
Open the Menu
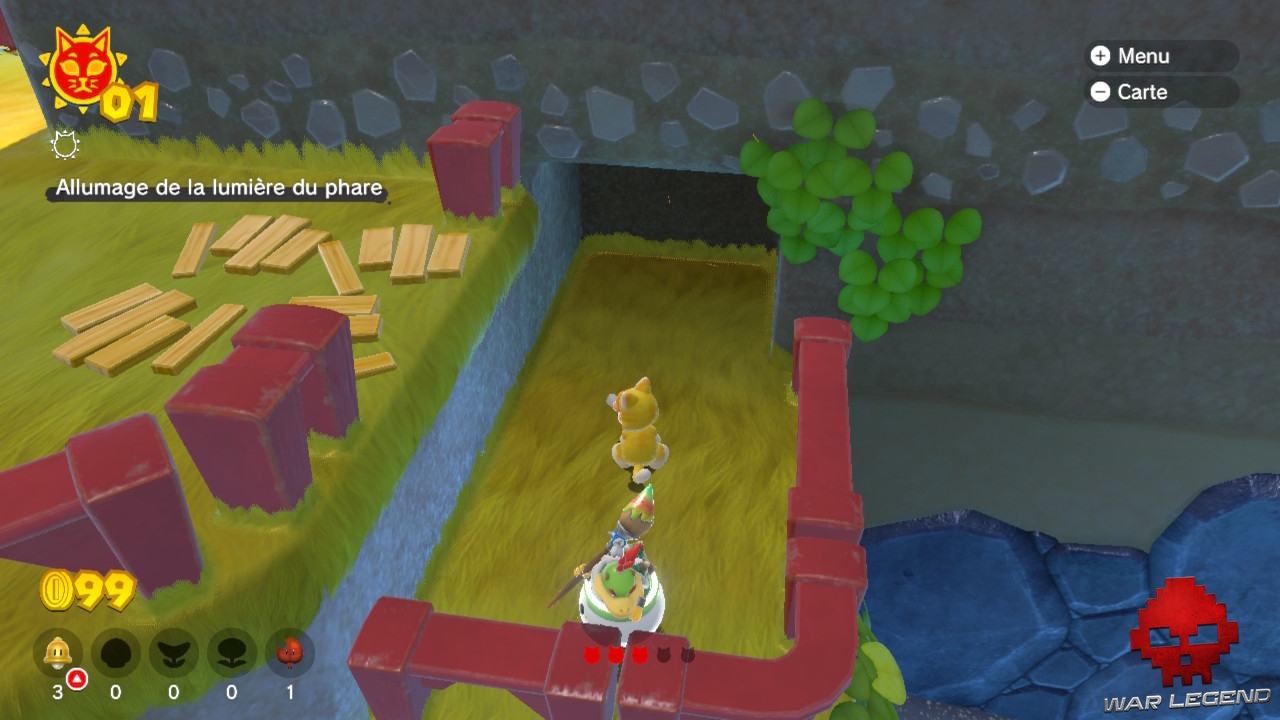click(1145, 56)
